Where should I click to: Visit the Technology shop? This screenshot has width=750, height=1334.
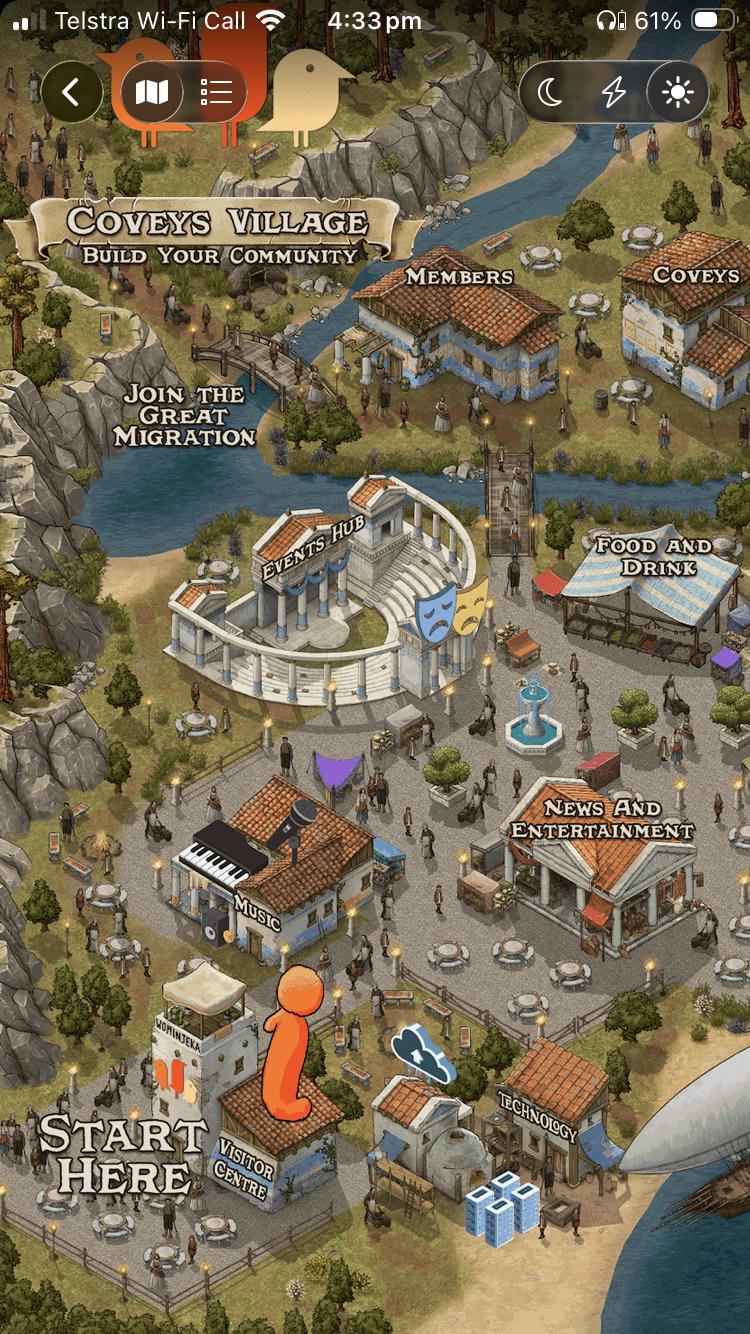538,1115
